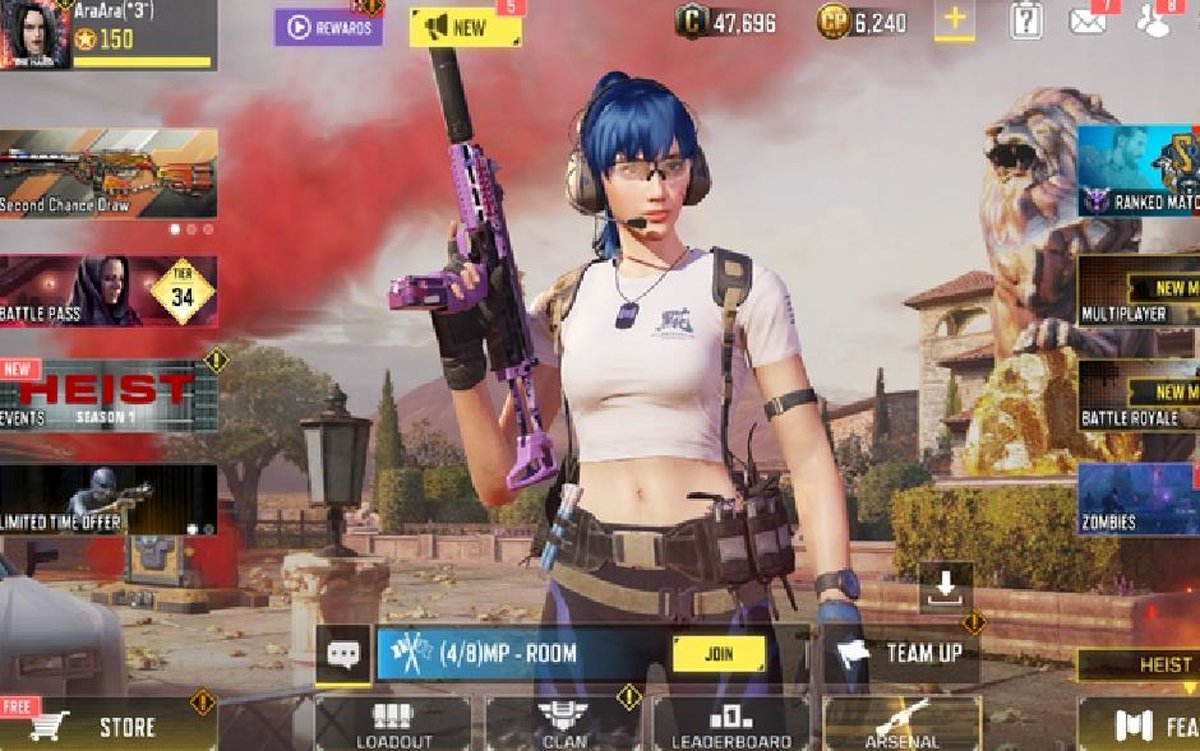Join the MP room
The height and width of the screenshot is (751, 1200).
tap(719, 655)
